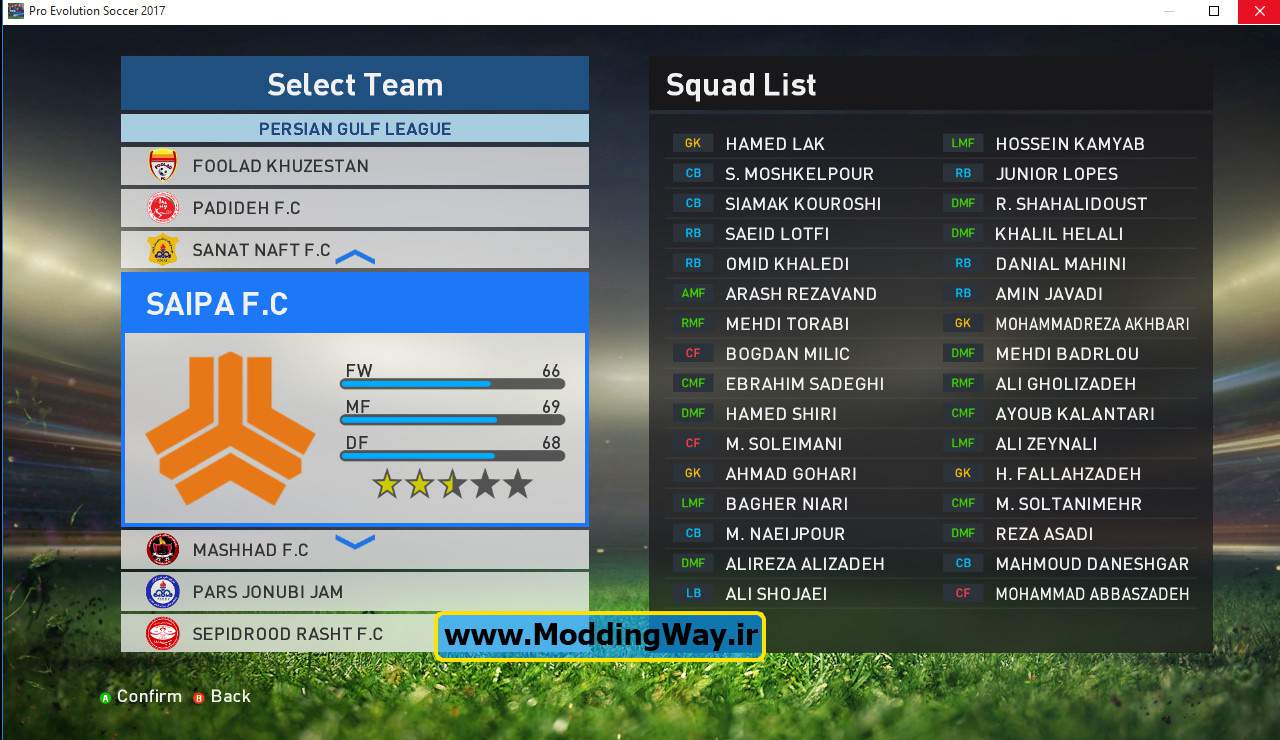Image resolution: width=1280 pixels, height=740 pixels.
Task: Maximize the game window
Action: coord(1214,11)
